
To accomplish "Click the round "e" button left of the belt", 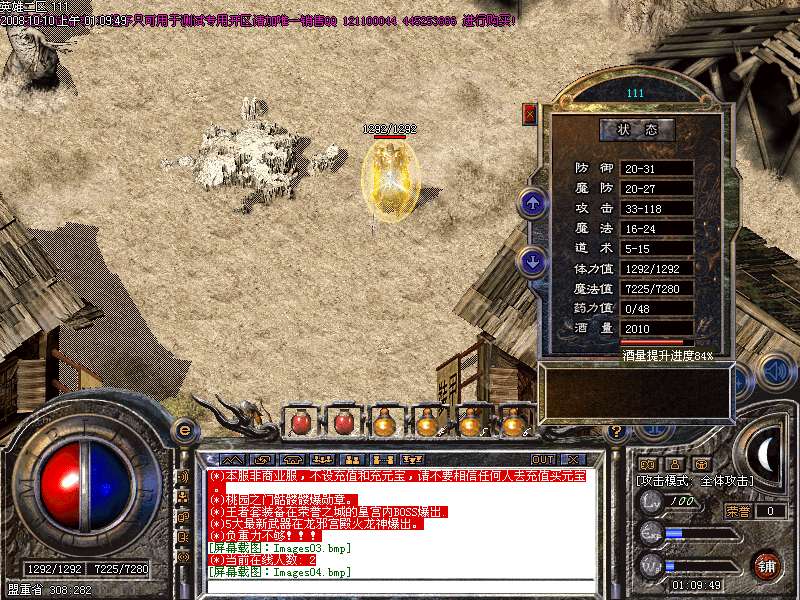I will pos(183,429).
